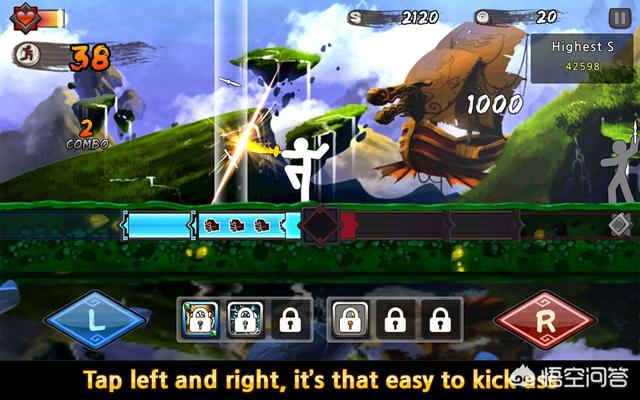
Task: Pause the game
Action: pos(619,18)
